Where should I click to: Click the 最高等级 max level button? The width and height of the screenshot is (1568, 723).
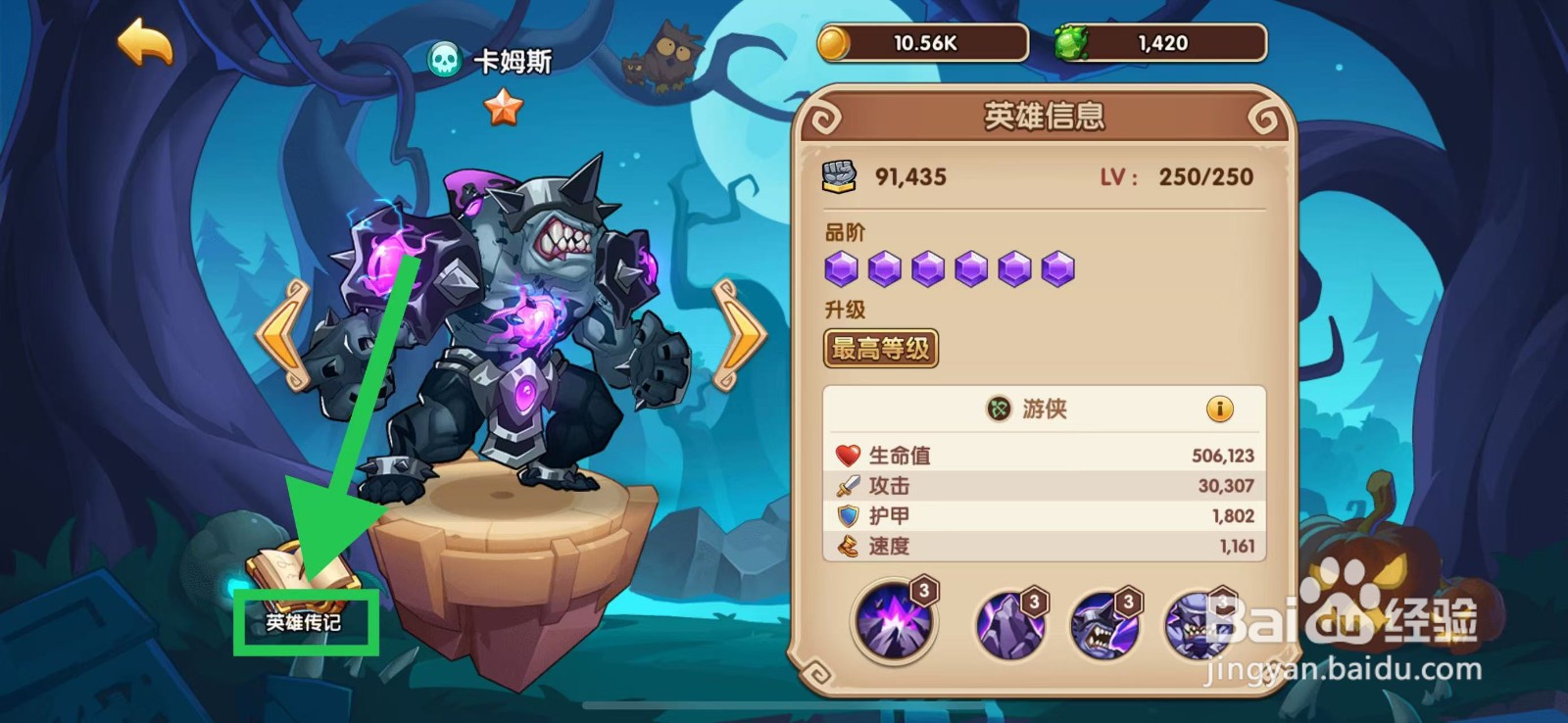[x=879, y=348]
